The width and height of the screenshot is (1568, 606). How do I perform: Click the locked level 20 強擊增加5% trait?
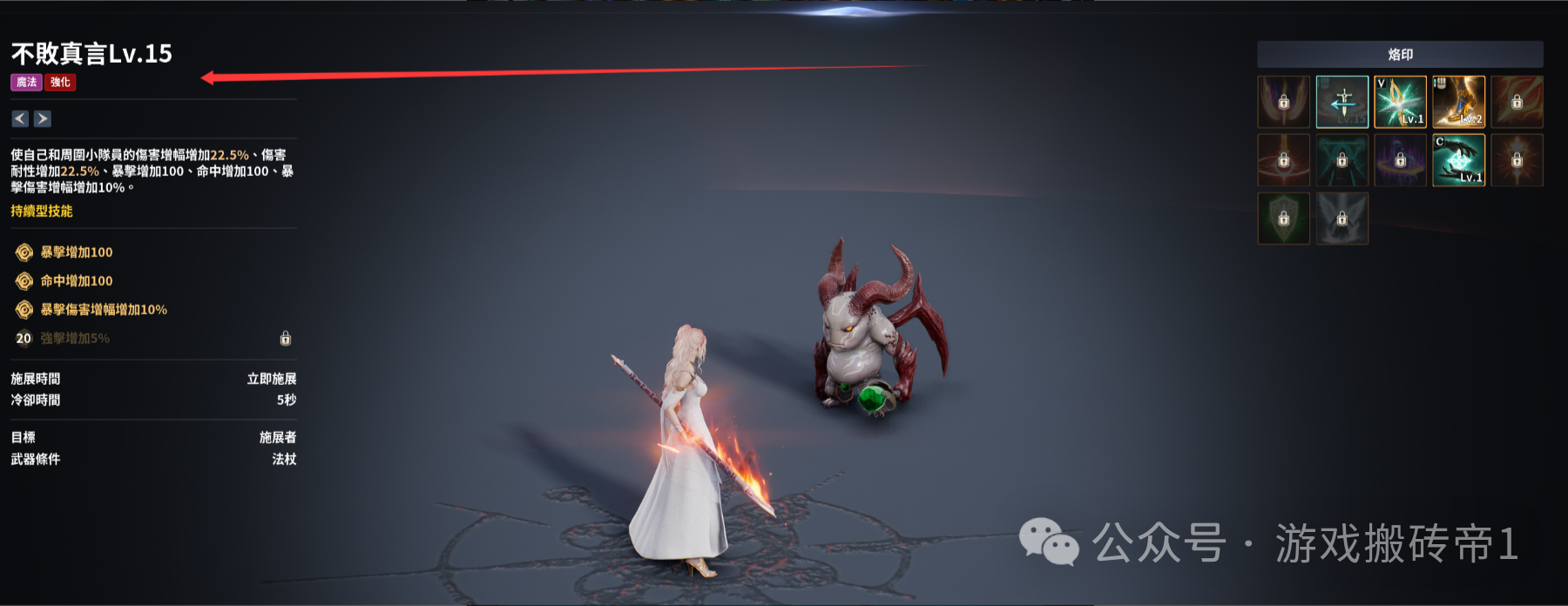pos(75,339)
